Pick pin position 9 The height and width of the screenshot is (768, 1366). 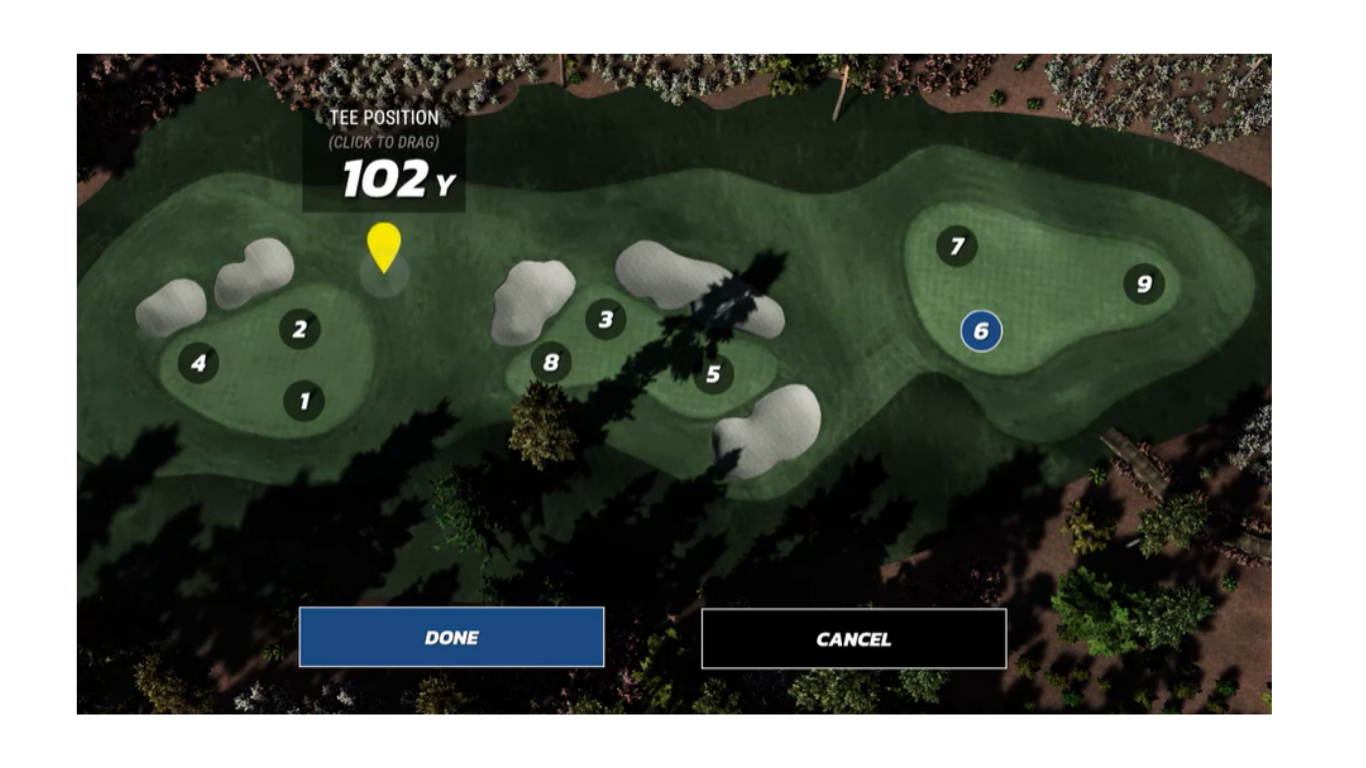[1144, 284]
